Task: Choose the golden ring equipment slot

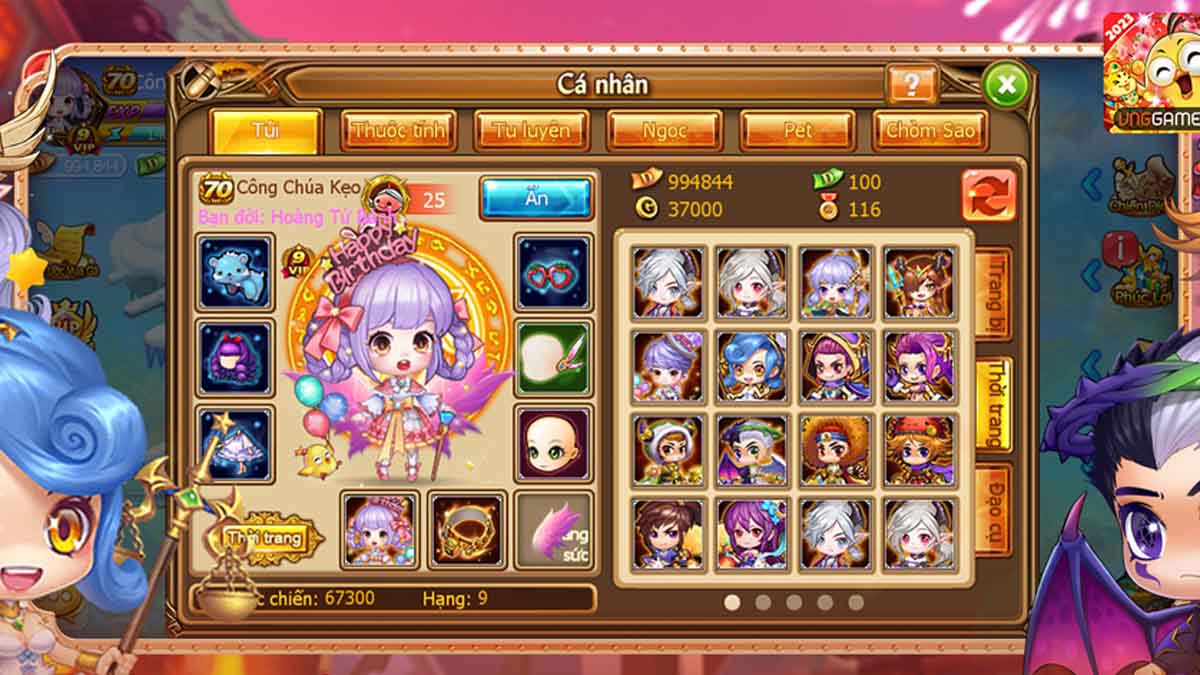Action: coord(467,530)
